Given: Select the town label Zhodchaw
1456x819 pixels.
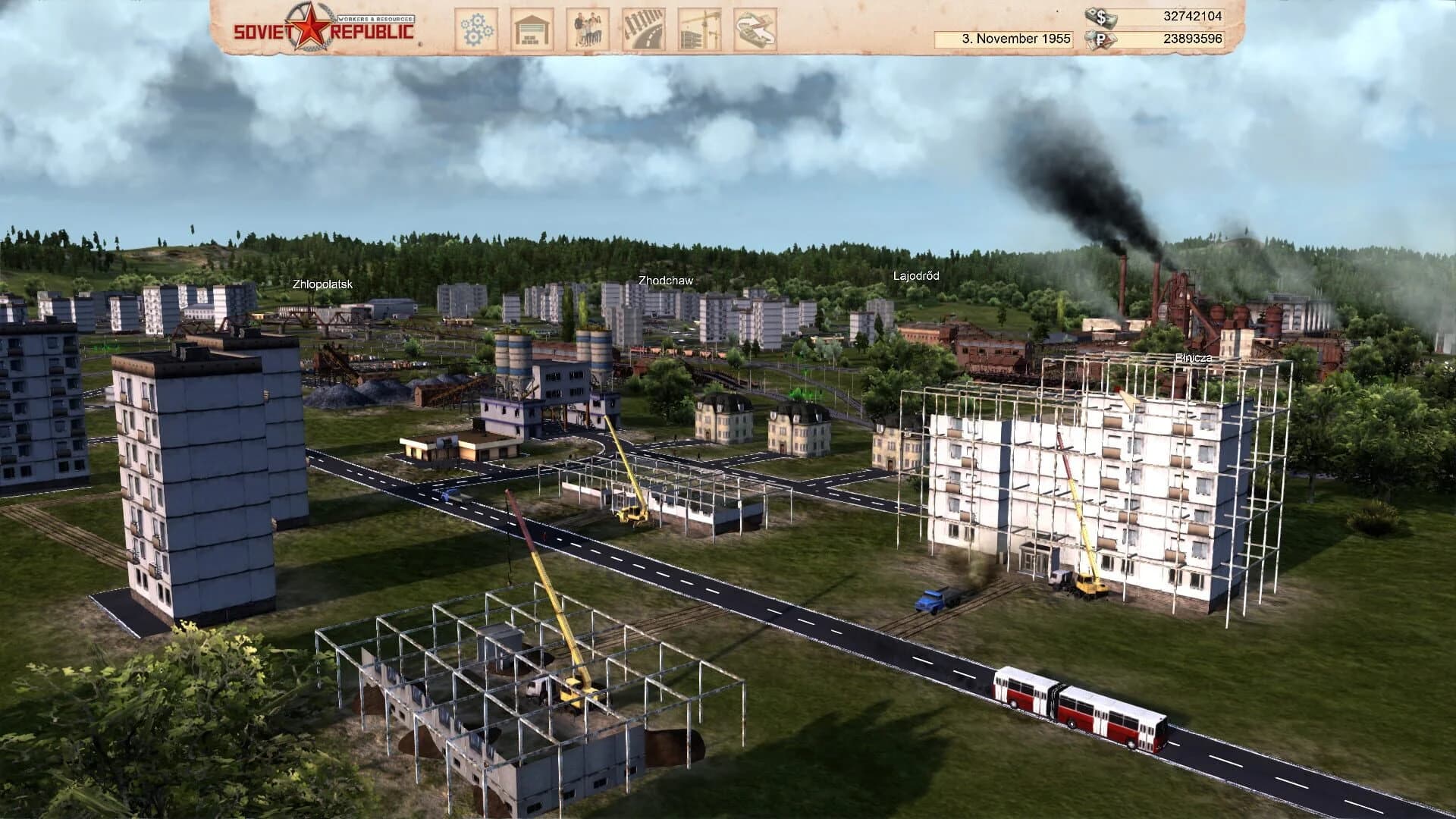Looking at the screenshot, I should tap(667, 279).
